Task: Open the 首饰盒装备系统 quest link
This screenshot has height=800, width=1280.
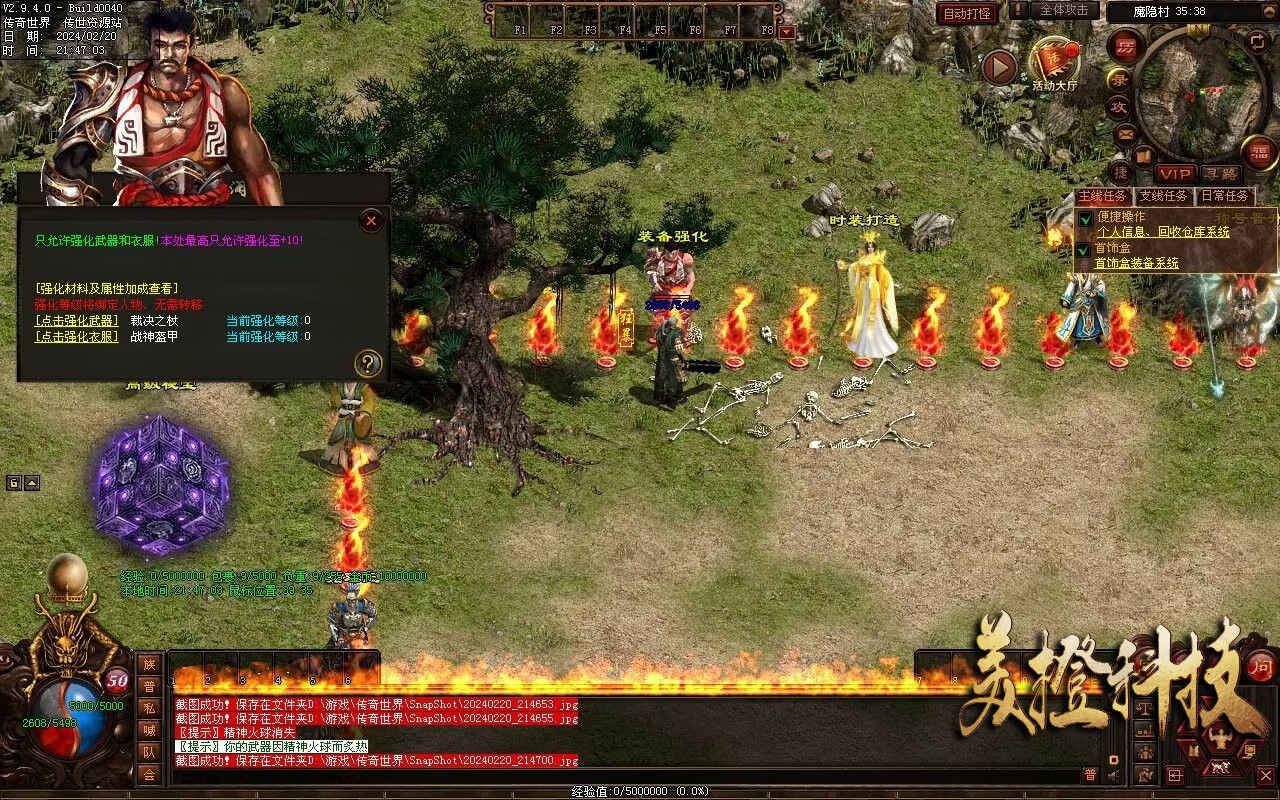Action: (x=1137, y=264)
